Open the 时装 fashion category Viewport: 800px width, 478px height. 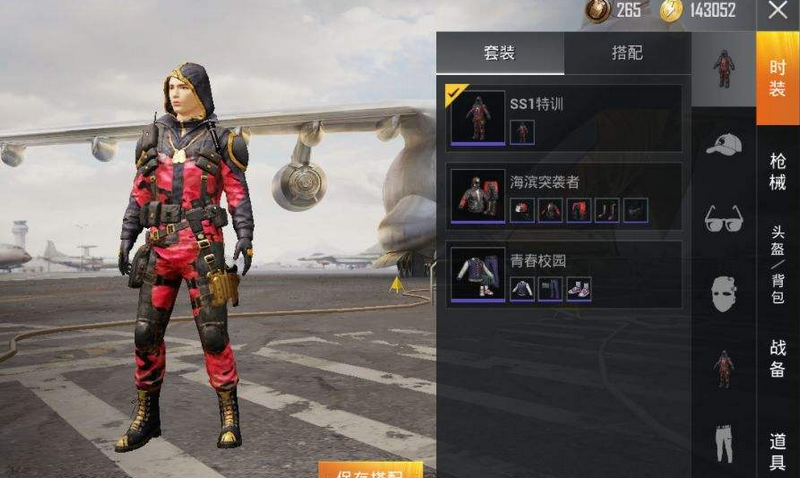[x=777, y=78]
